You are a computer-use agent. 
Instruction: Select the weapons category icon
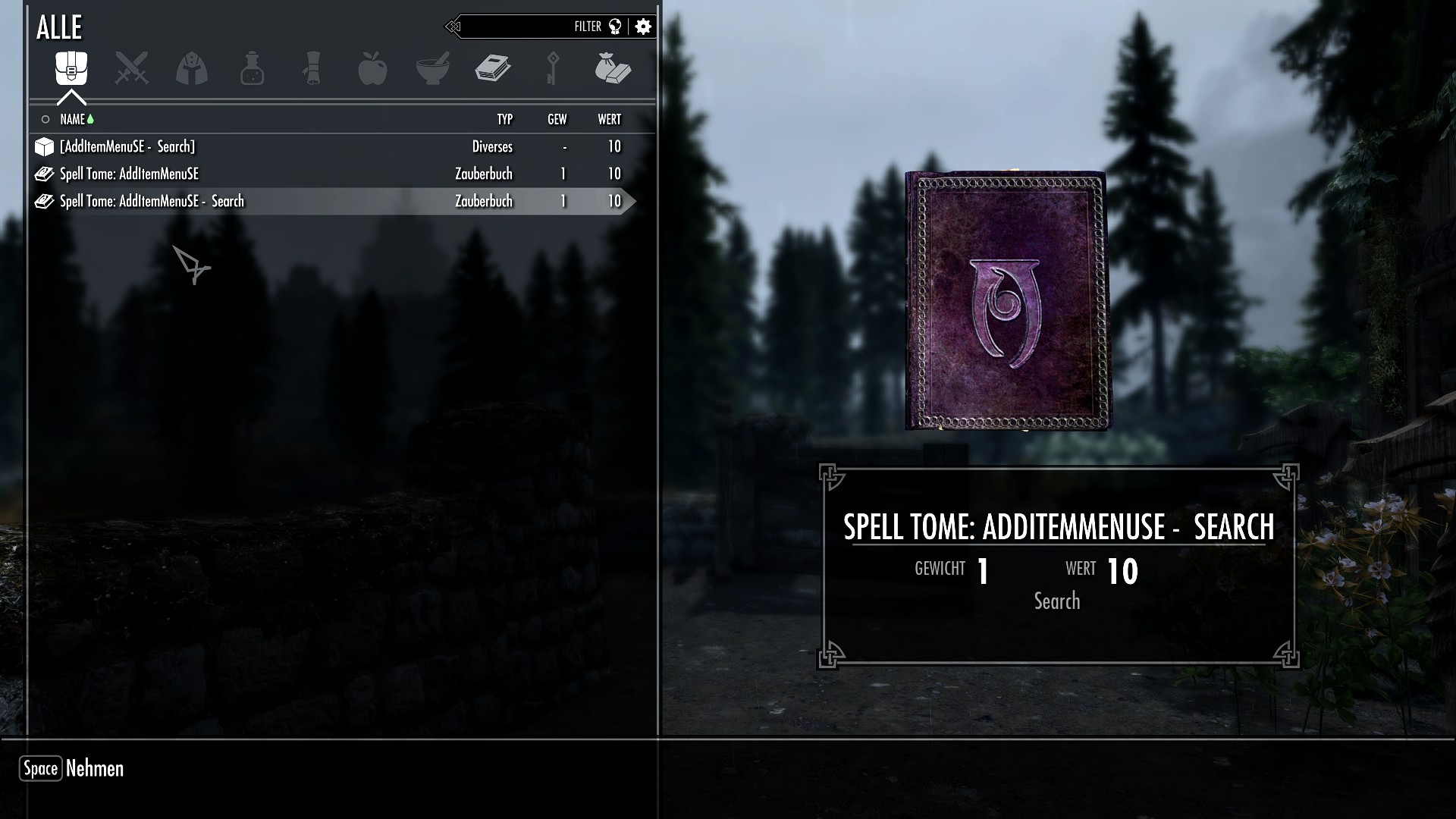tap(130, 68)
